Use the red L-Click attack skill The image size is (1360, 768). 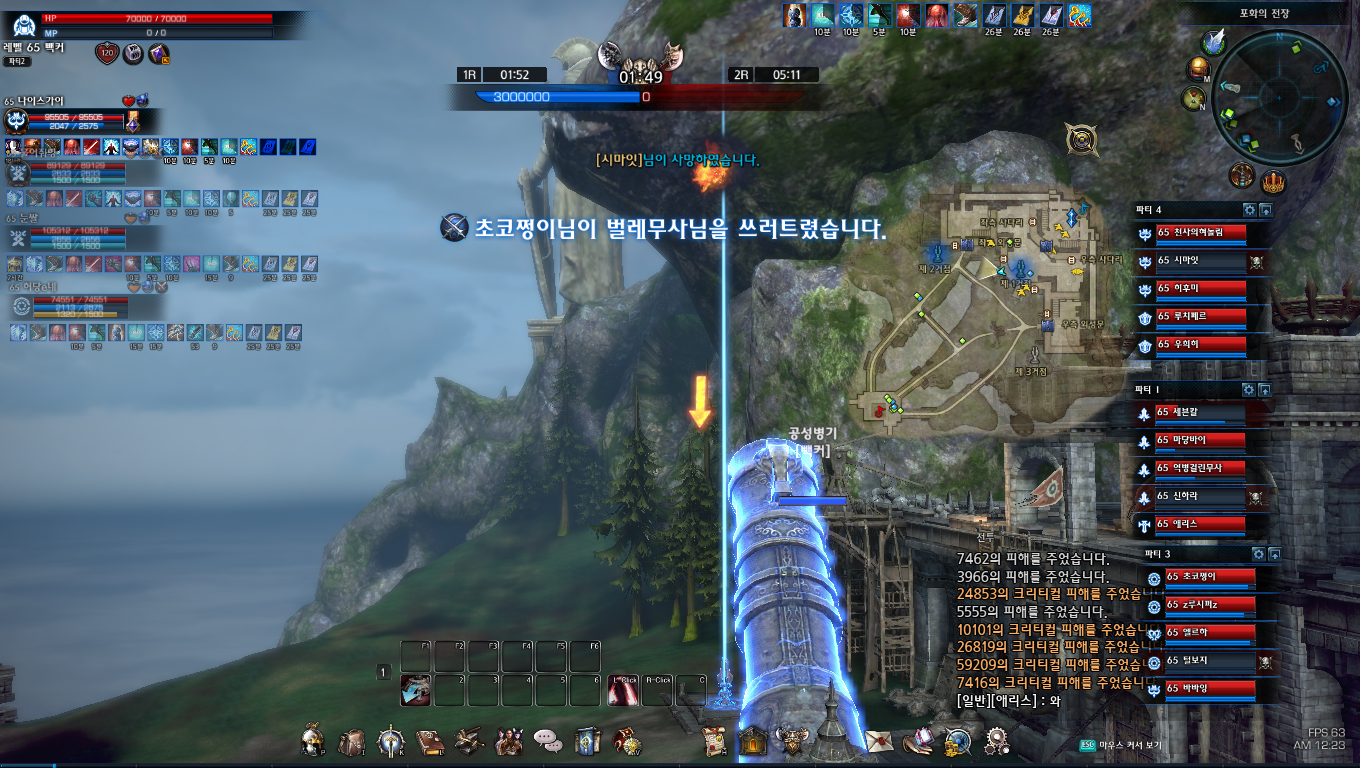coord(623,690)
